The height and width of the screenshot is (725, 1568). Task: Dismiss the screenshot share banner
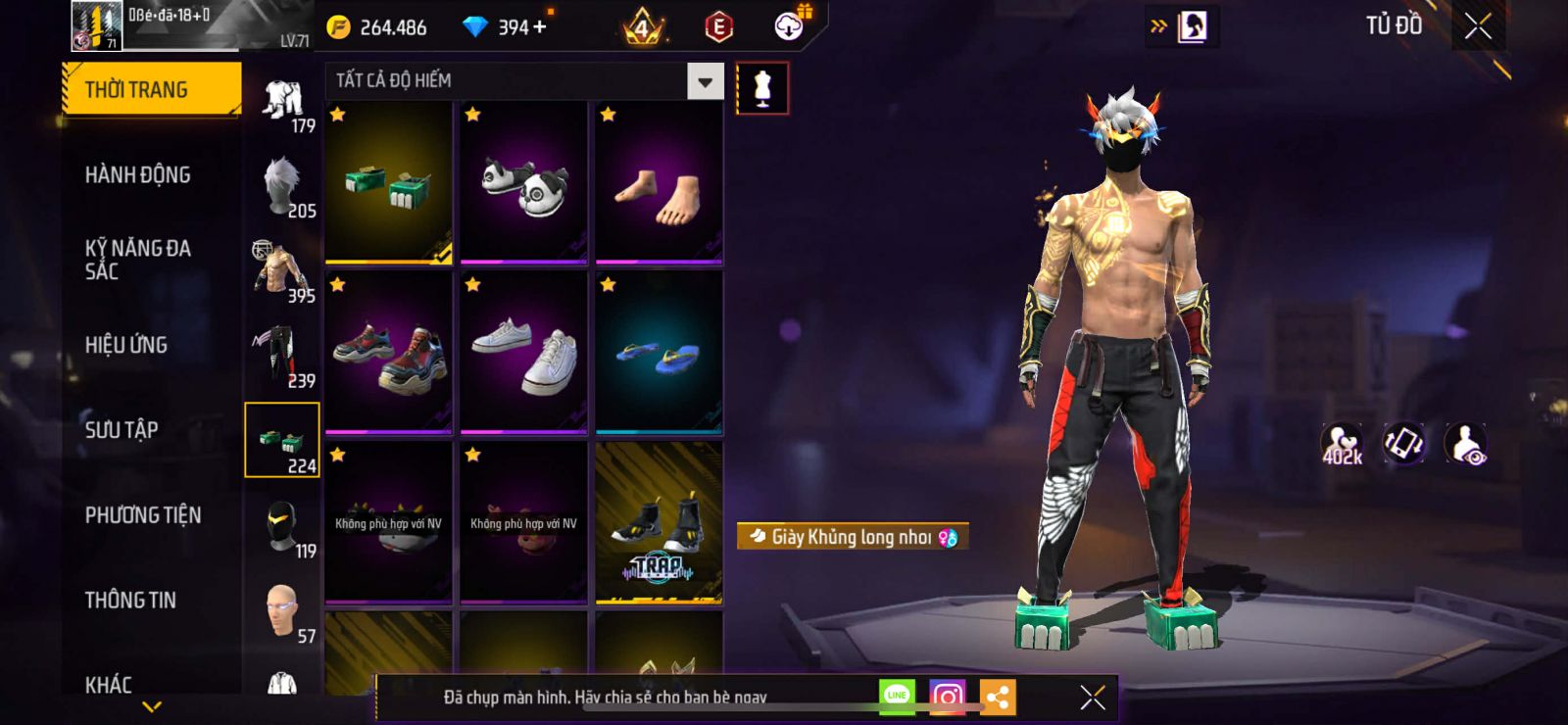coord(1092,698)
